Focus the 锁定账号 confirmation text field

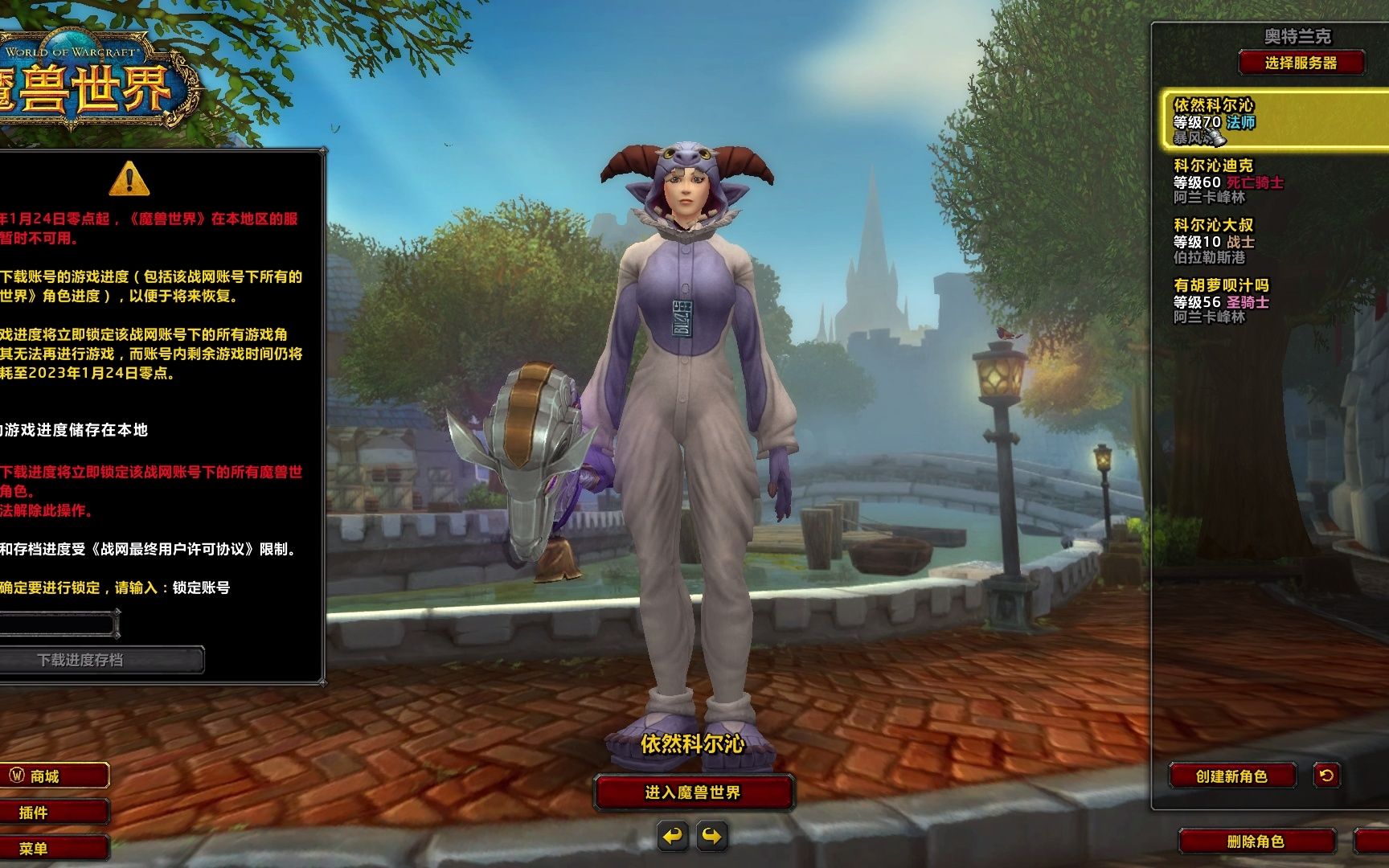click(x=58, y=624)
